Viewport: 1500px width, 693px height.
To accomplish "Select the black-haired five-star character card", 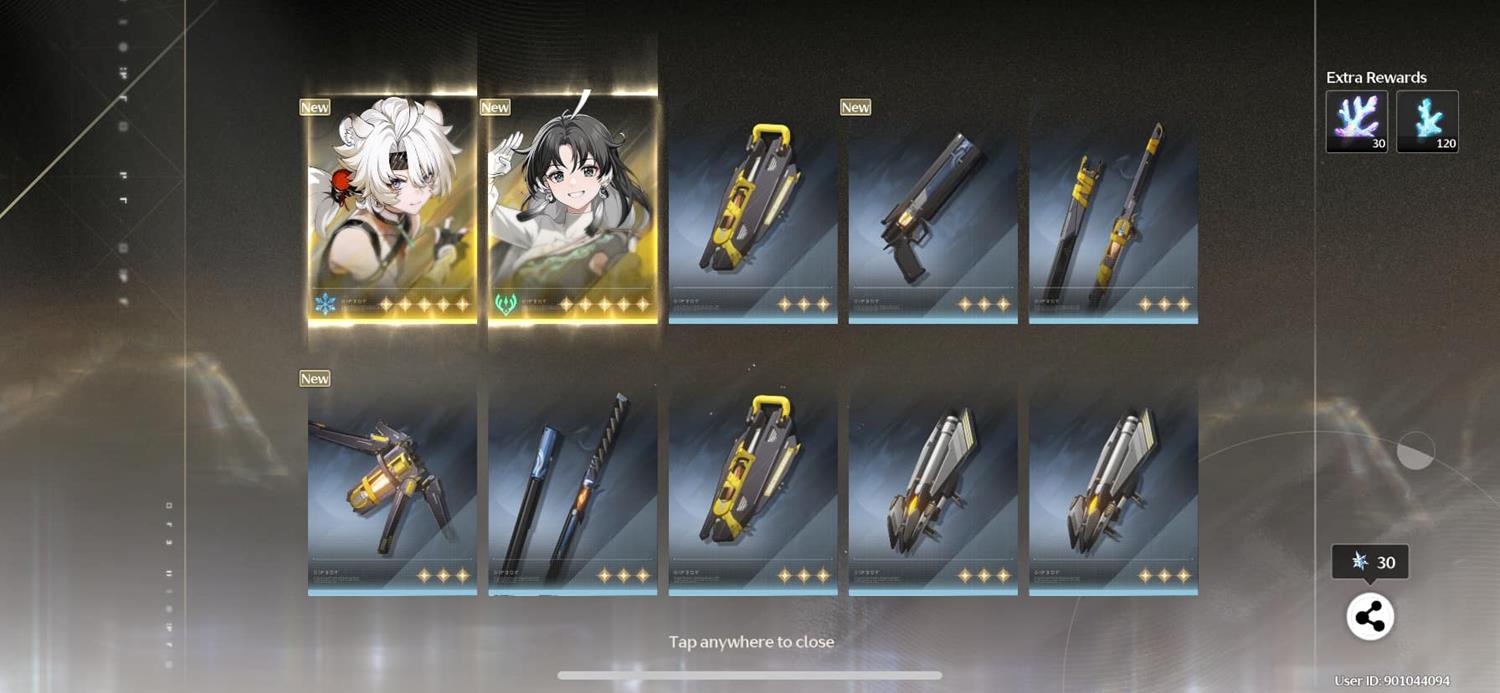I will pyautogui.click(x=573, y=208).
